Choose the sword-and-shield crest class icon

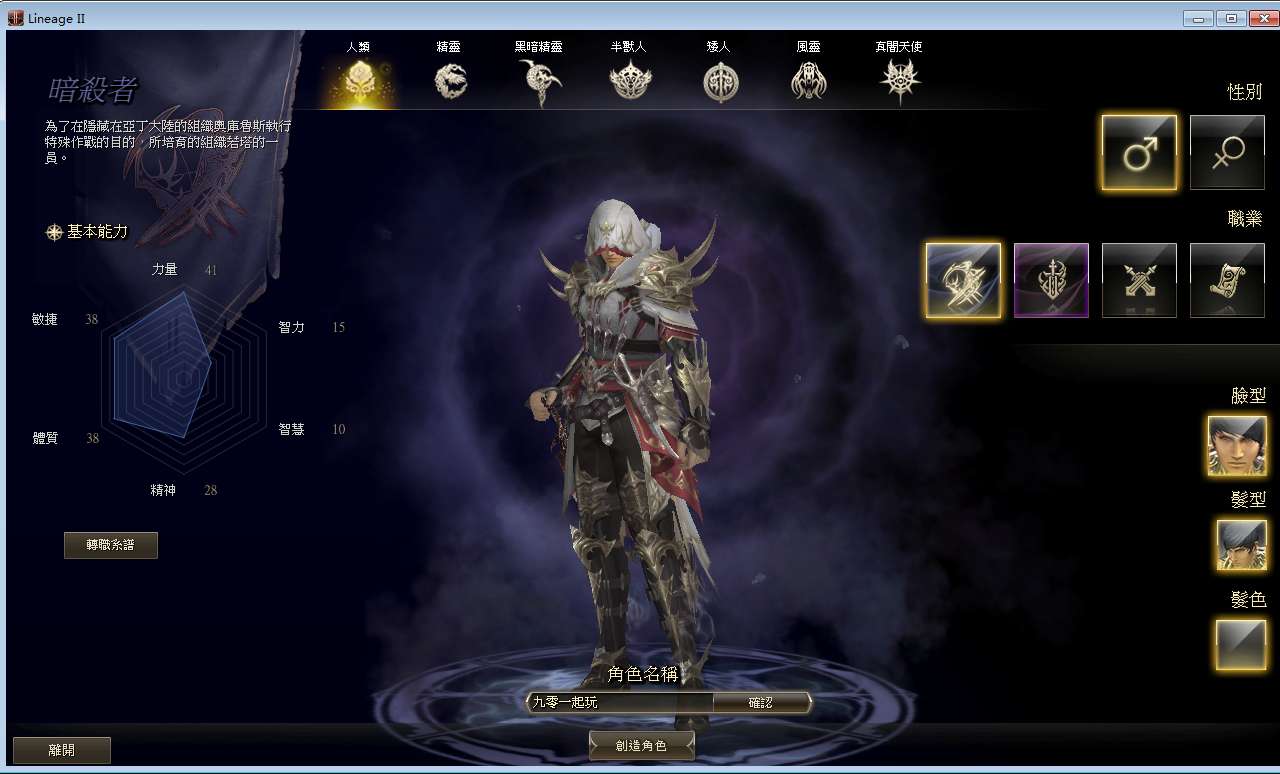pyautogui.click(x=1051, y=280)
